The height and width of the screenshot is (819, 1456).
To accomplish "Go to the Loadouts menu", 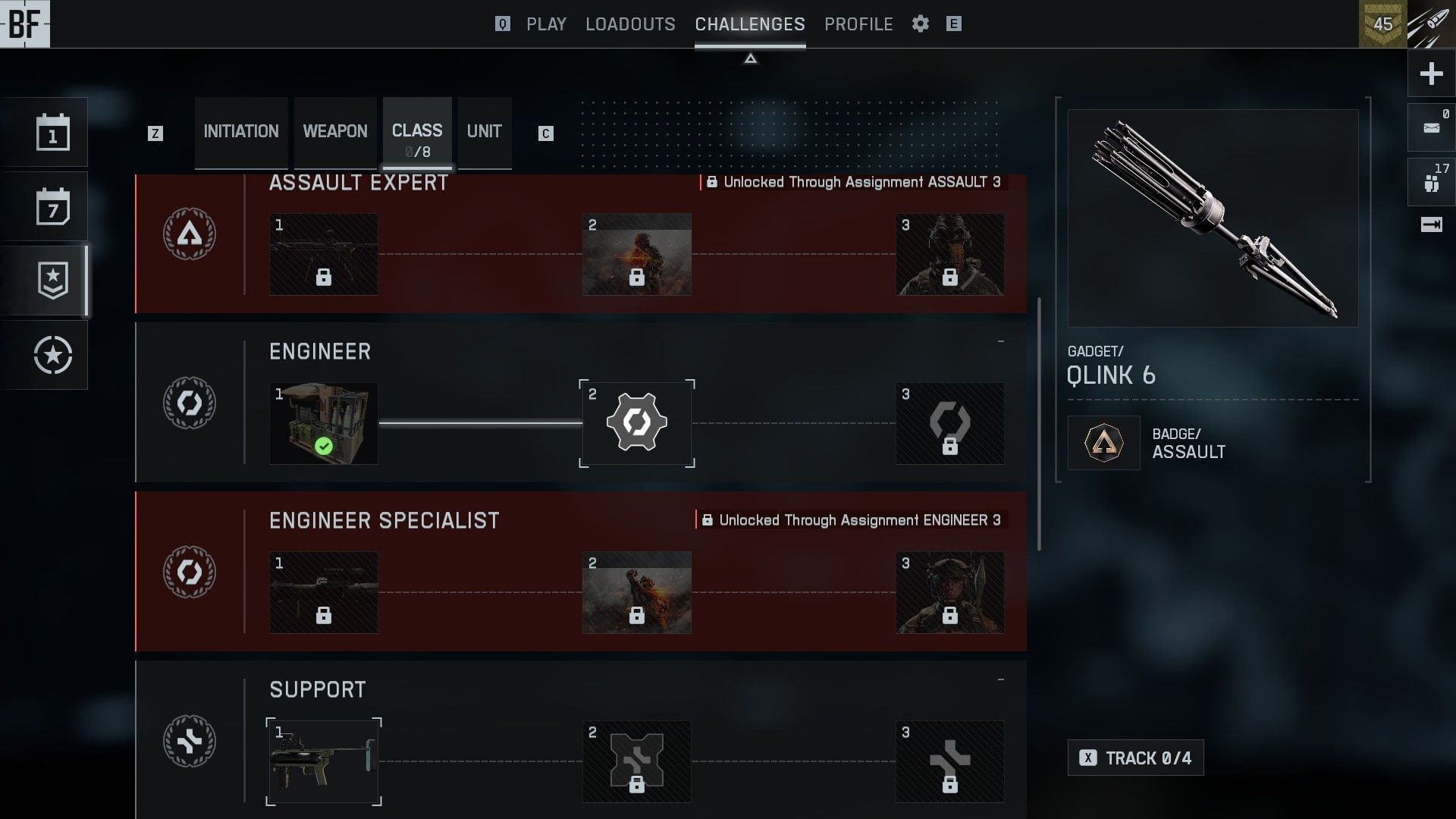I will pos(630,24).
